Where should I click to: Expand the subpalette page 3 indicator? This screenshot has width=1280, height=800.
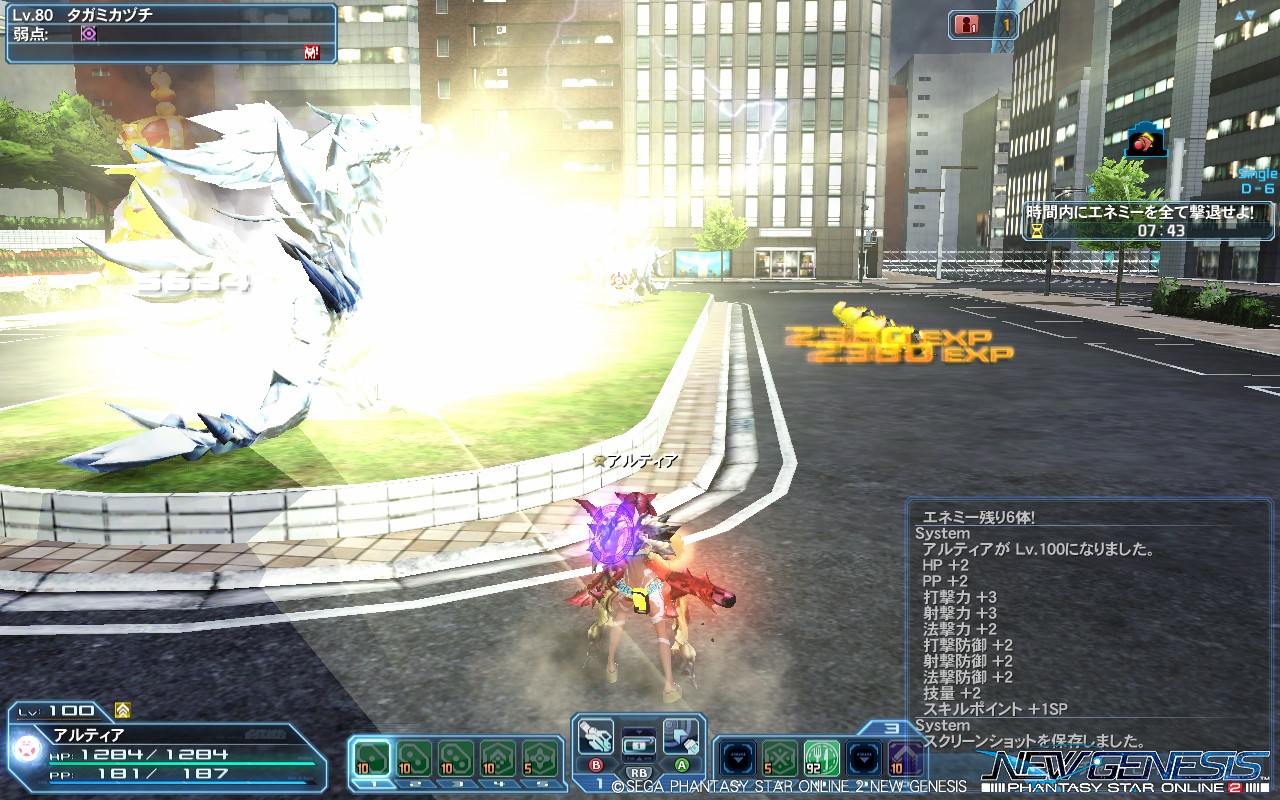893,728
